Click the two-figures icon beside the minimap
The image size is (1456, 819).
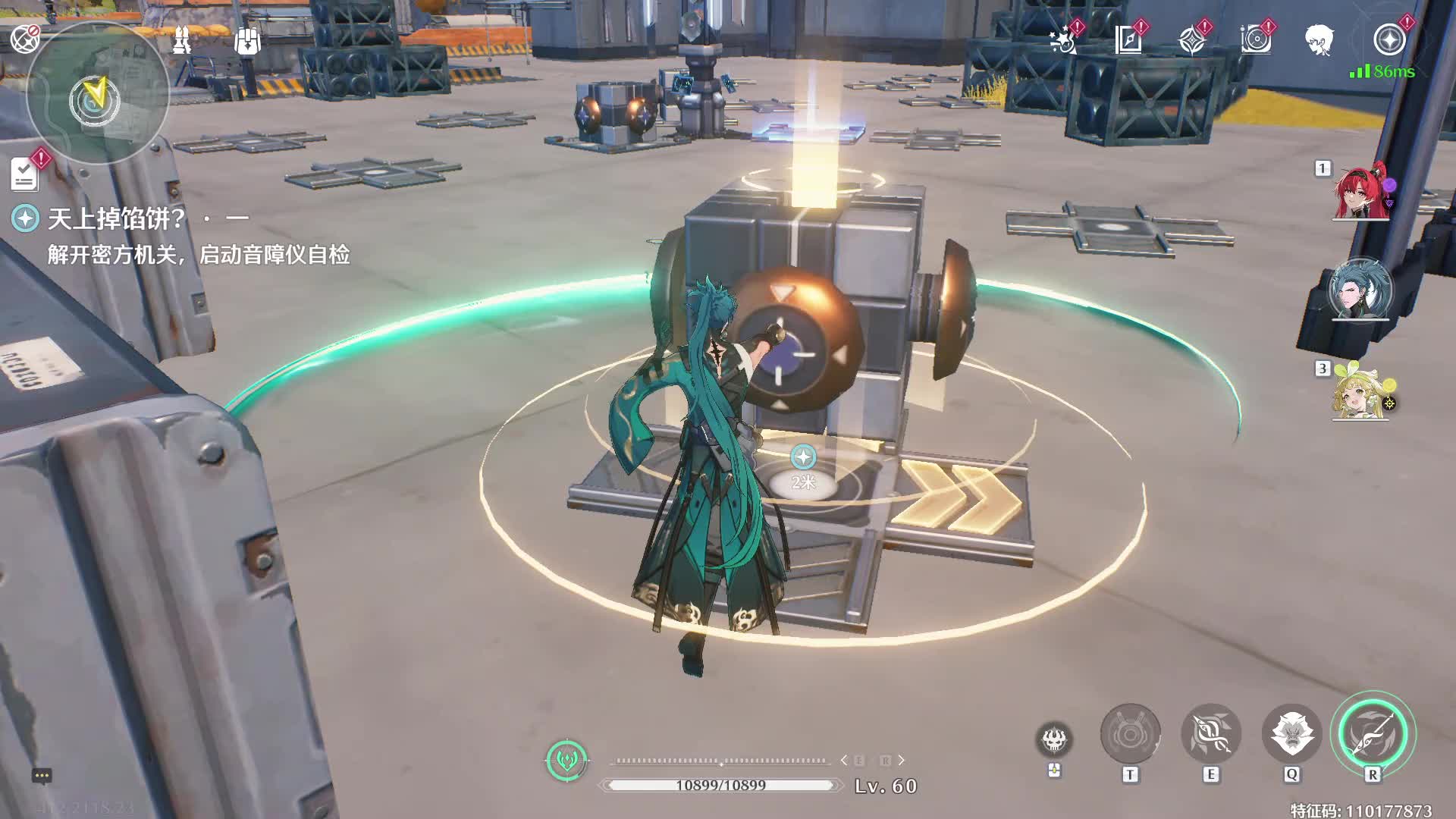tap(182, 41)
